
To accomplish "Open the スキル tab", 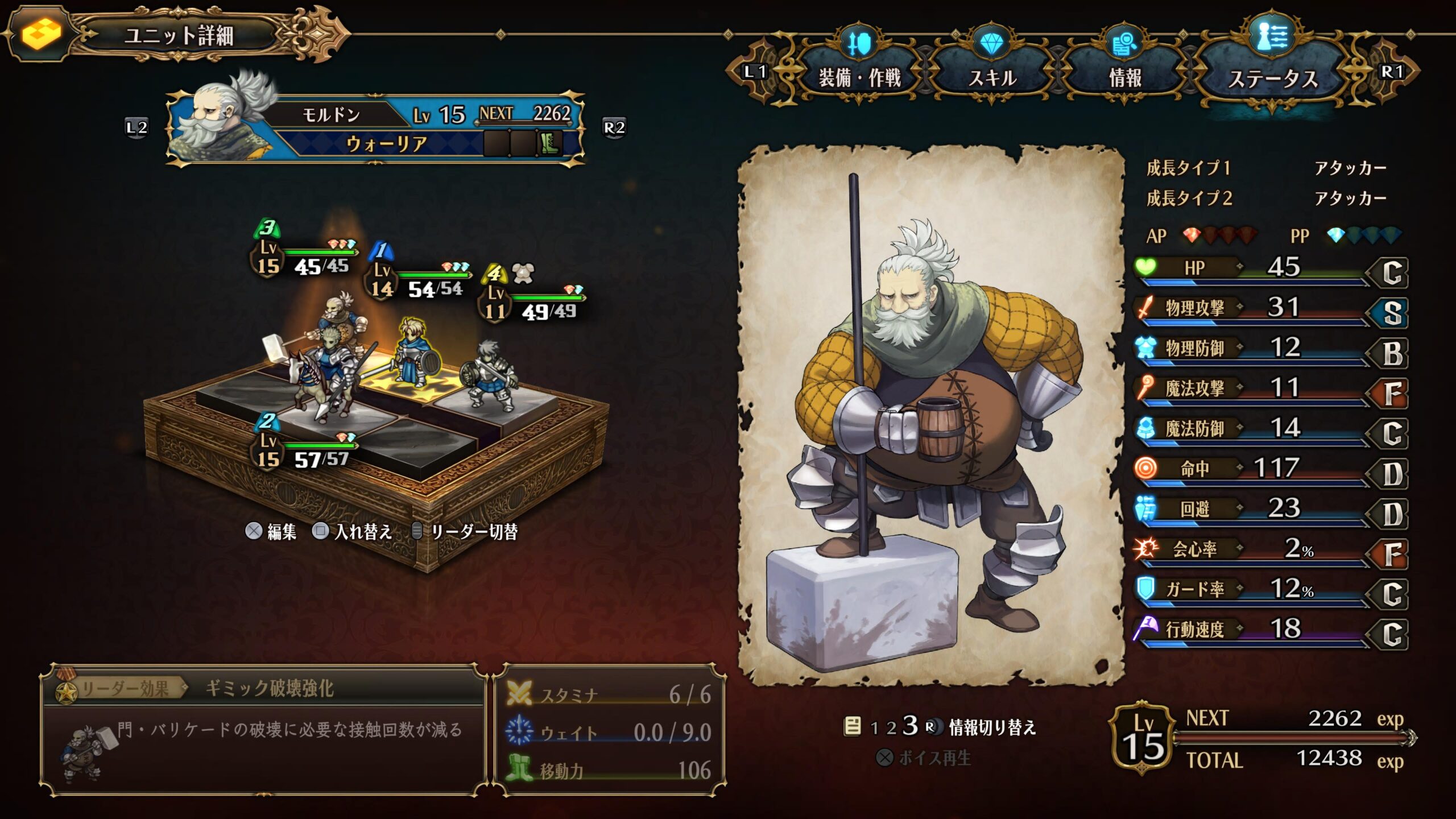I will click(992, 77).
